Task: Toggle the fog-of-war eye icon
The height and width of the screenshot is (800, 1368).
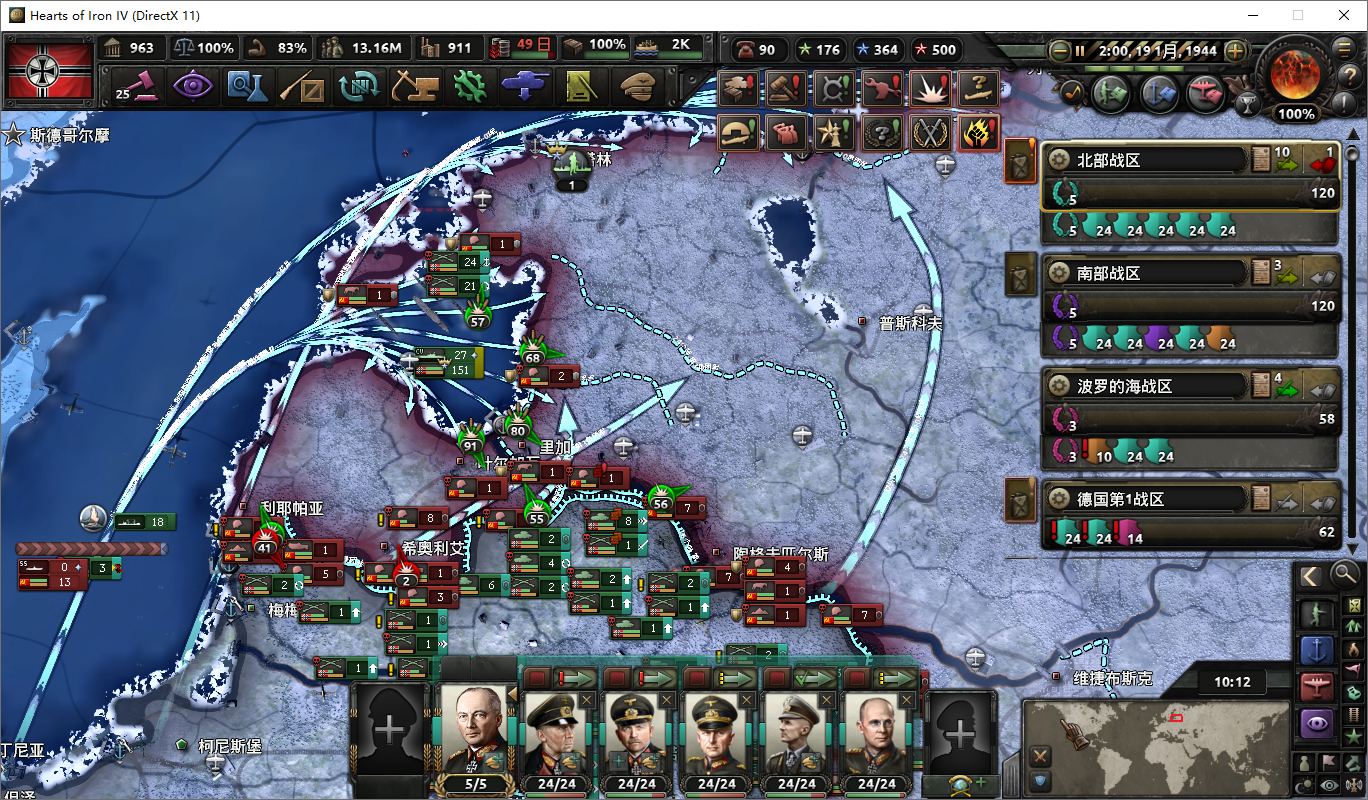Action: click(1328, 783)
